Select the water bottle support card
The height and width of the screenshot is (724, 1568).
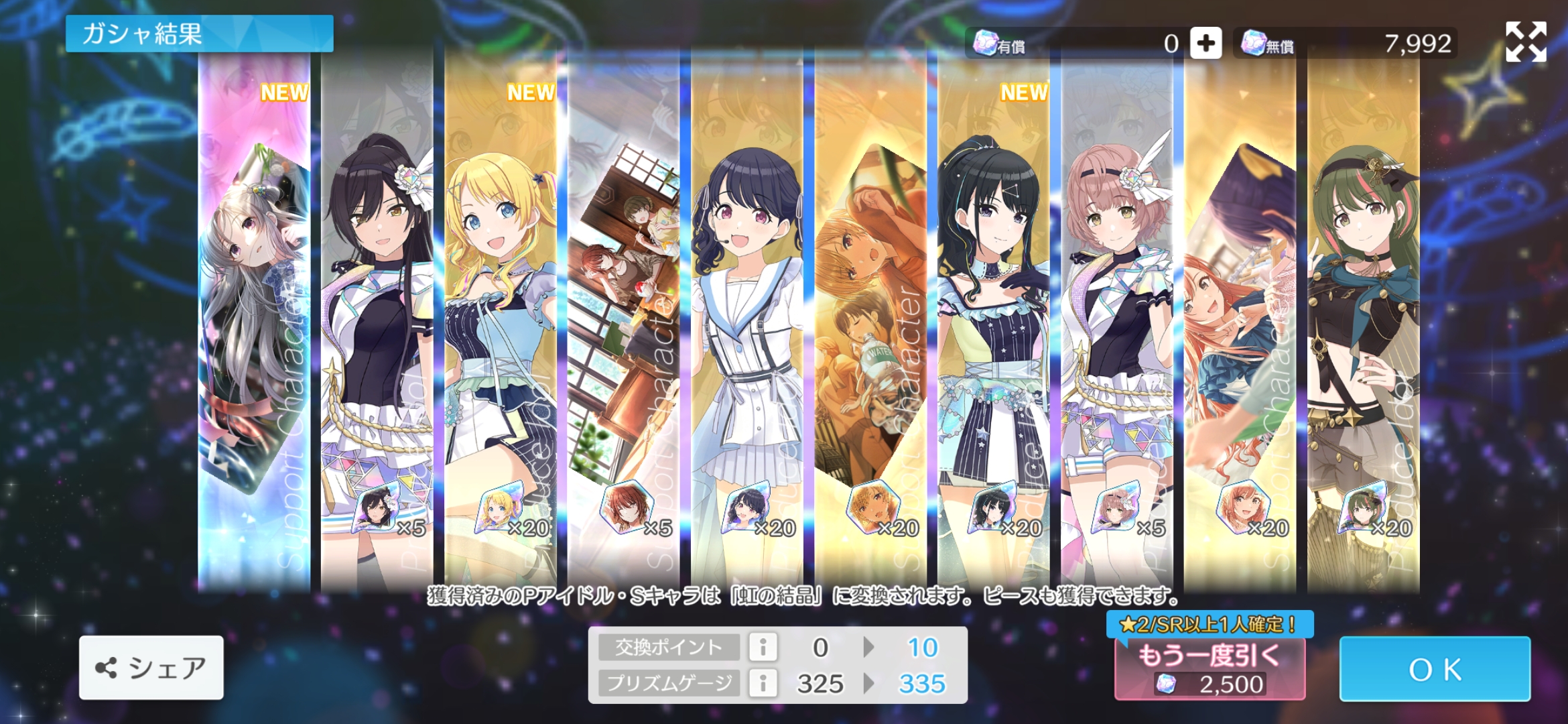click(x=870, y=322)
